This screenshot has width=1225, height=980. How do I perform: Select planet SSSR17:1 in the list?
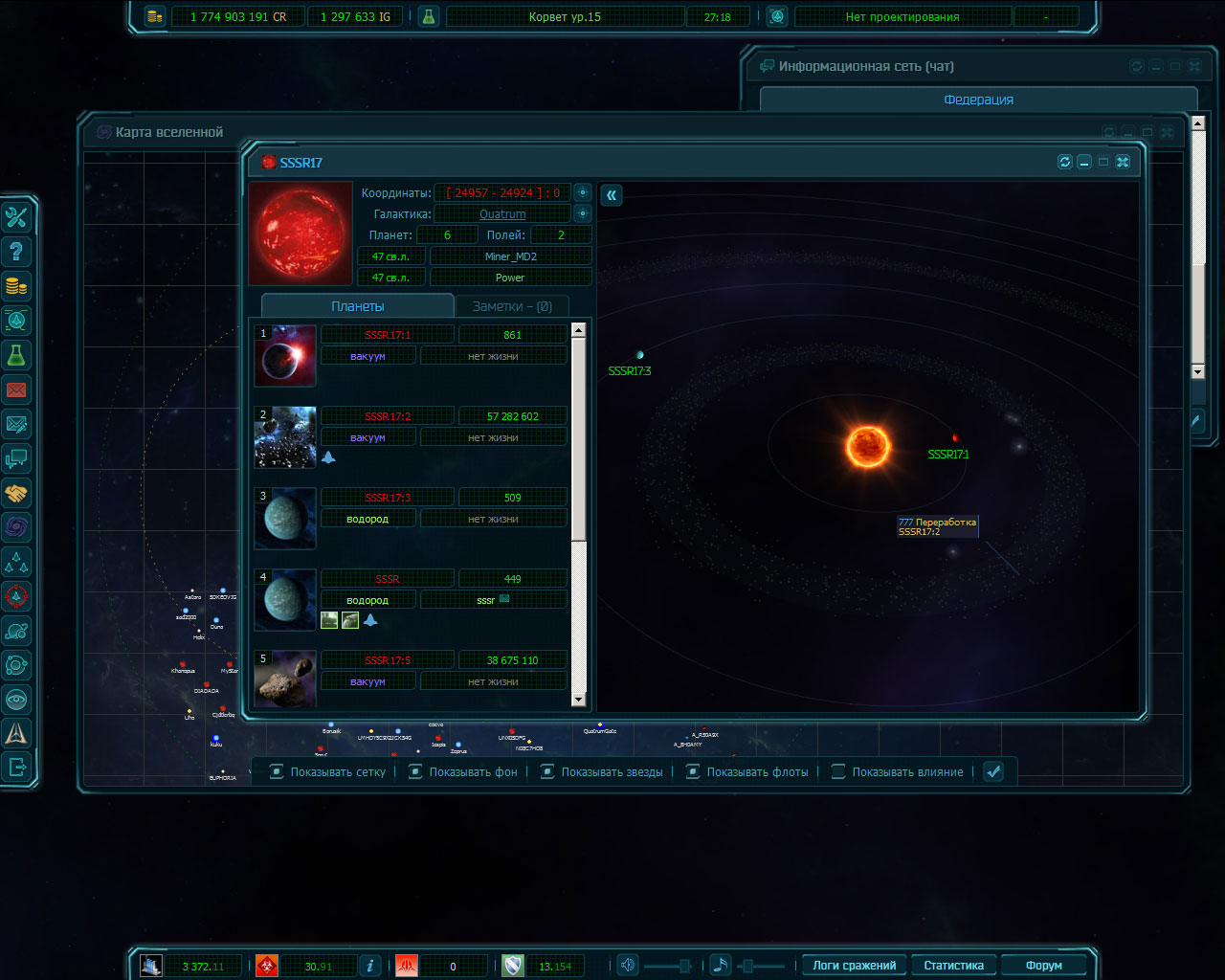coord(388,335)
